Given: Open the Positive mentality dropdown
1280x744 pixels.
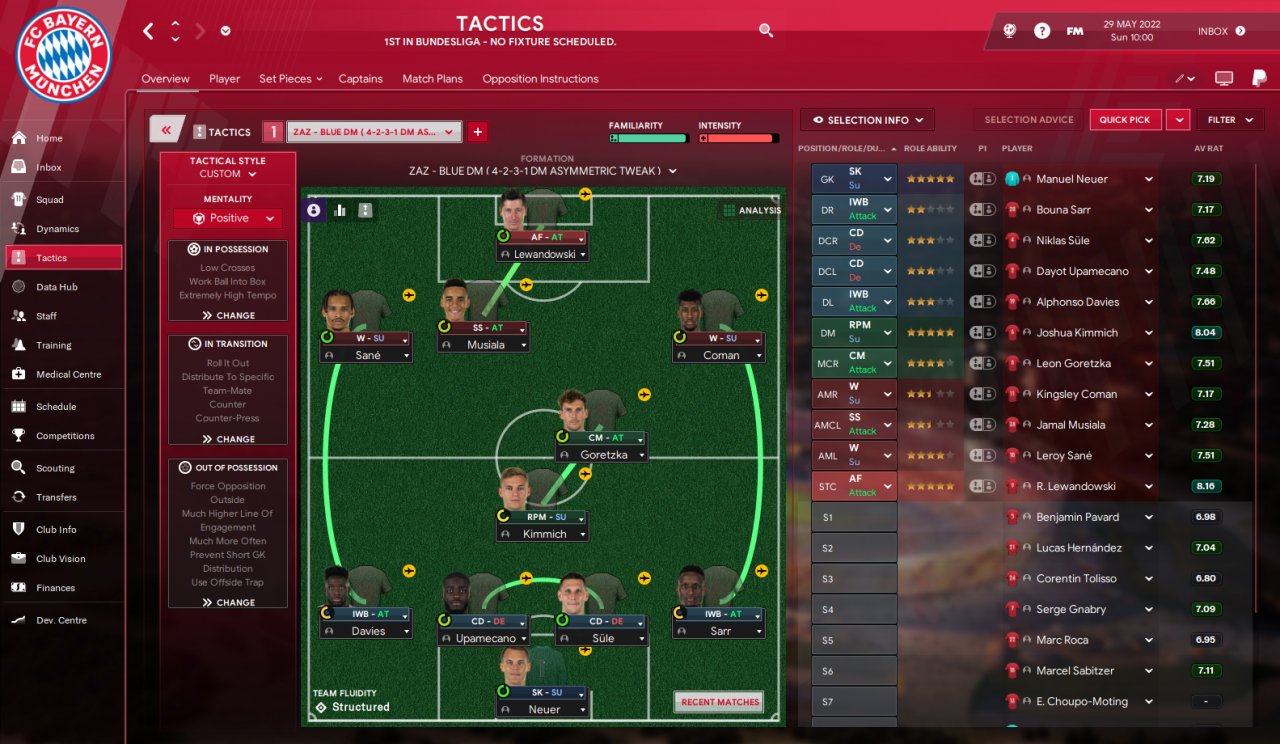Looking at the screenshot, I should coord(228,218).
